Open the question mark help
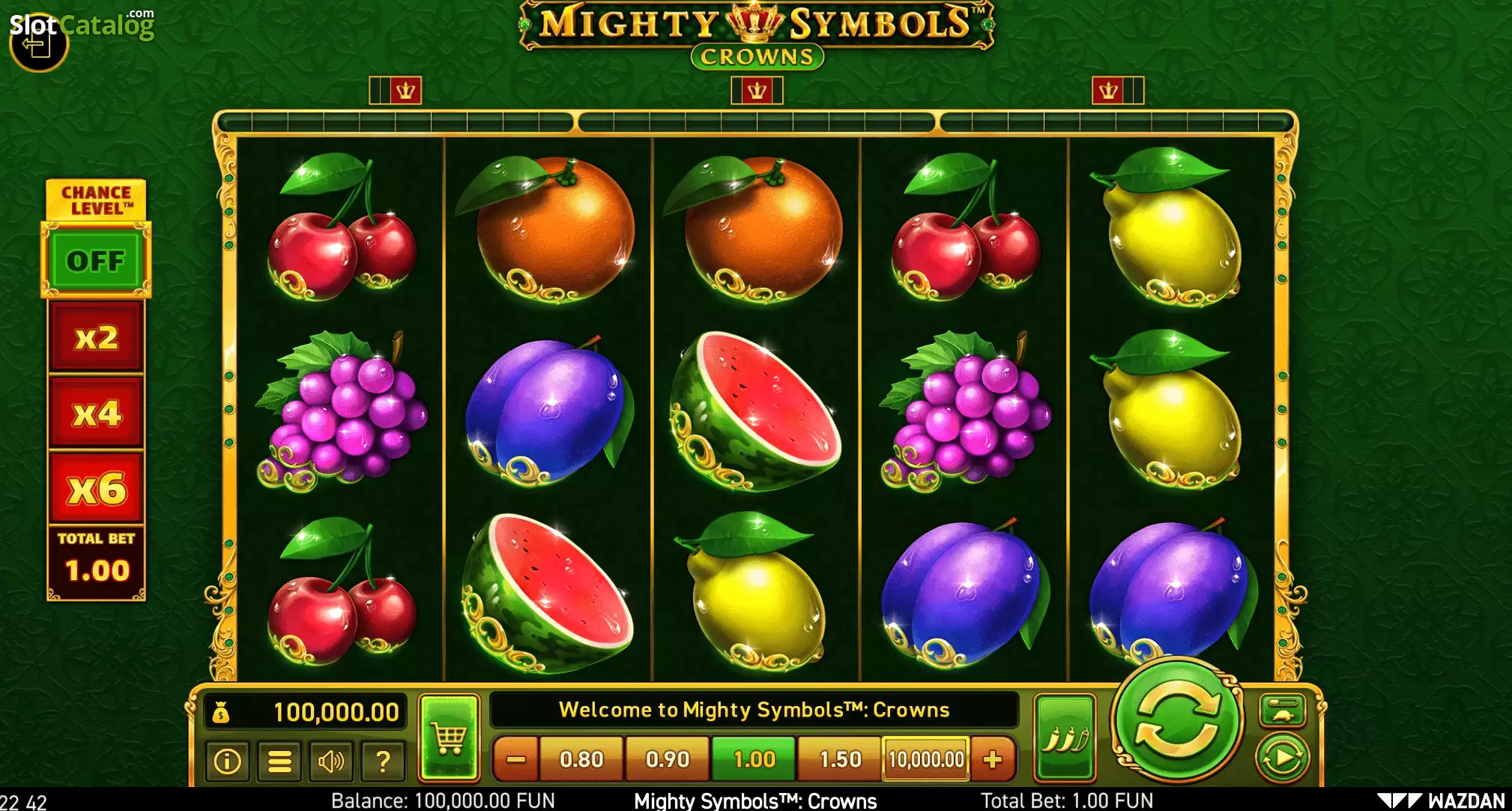The height and width of the screenshot is (811, 1512). pyautogui.click(x=382, y=762)
